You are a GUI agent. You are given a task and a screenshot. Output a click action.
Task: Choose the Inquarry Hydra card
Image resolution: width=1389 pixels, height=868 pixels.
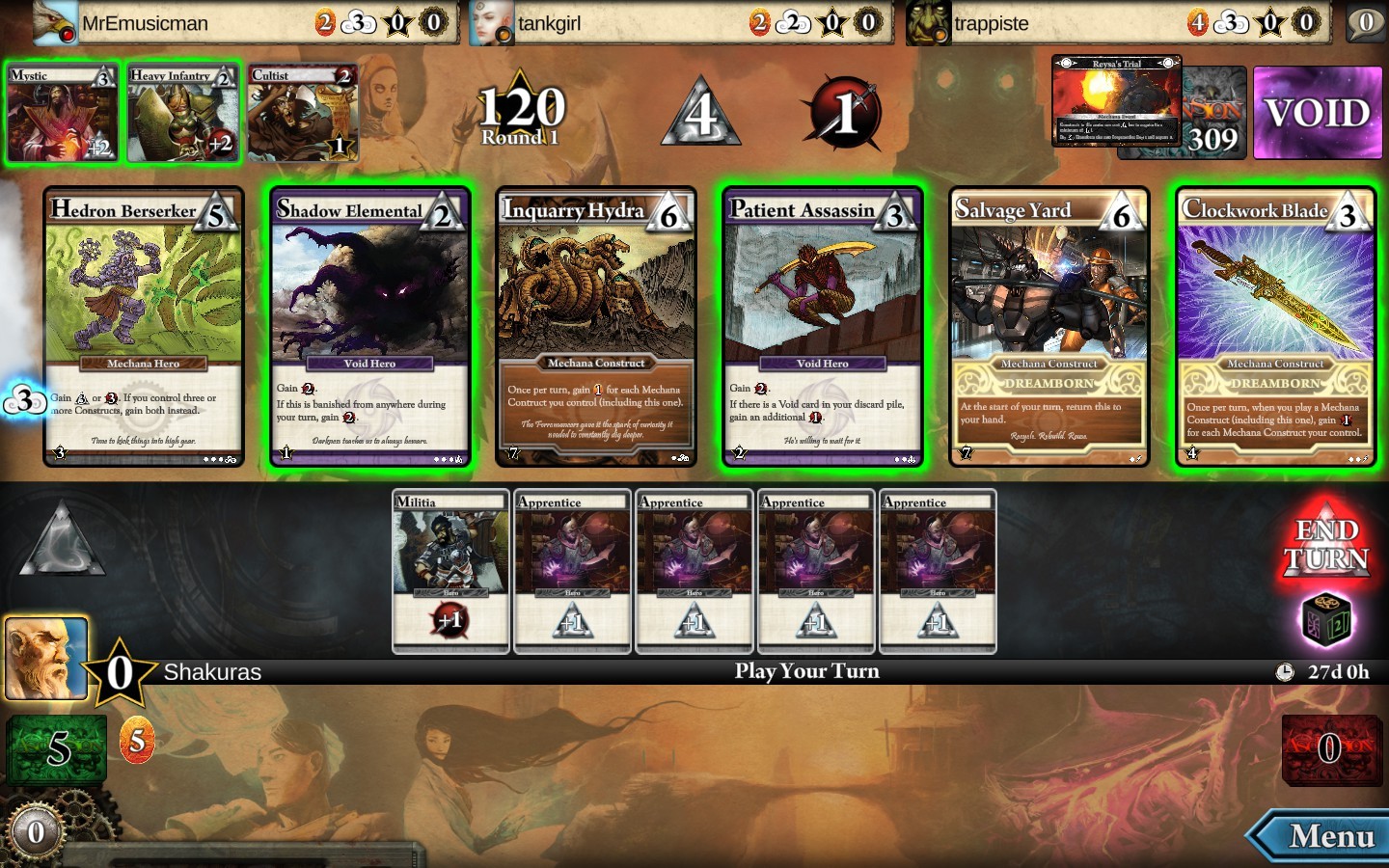(596, 327)
